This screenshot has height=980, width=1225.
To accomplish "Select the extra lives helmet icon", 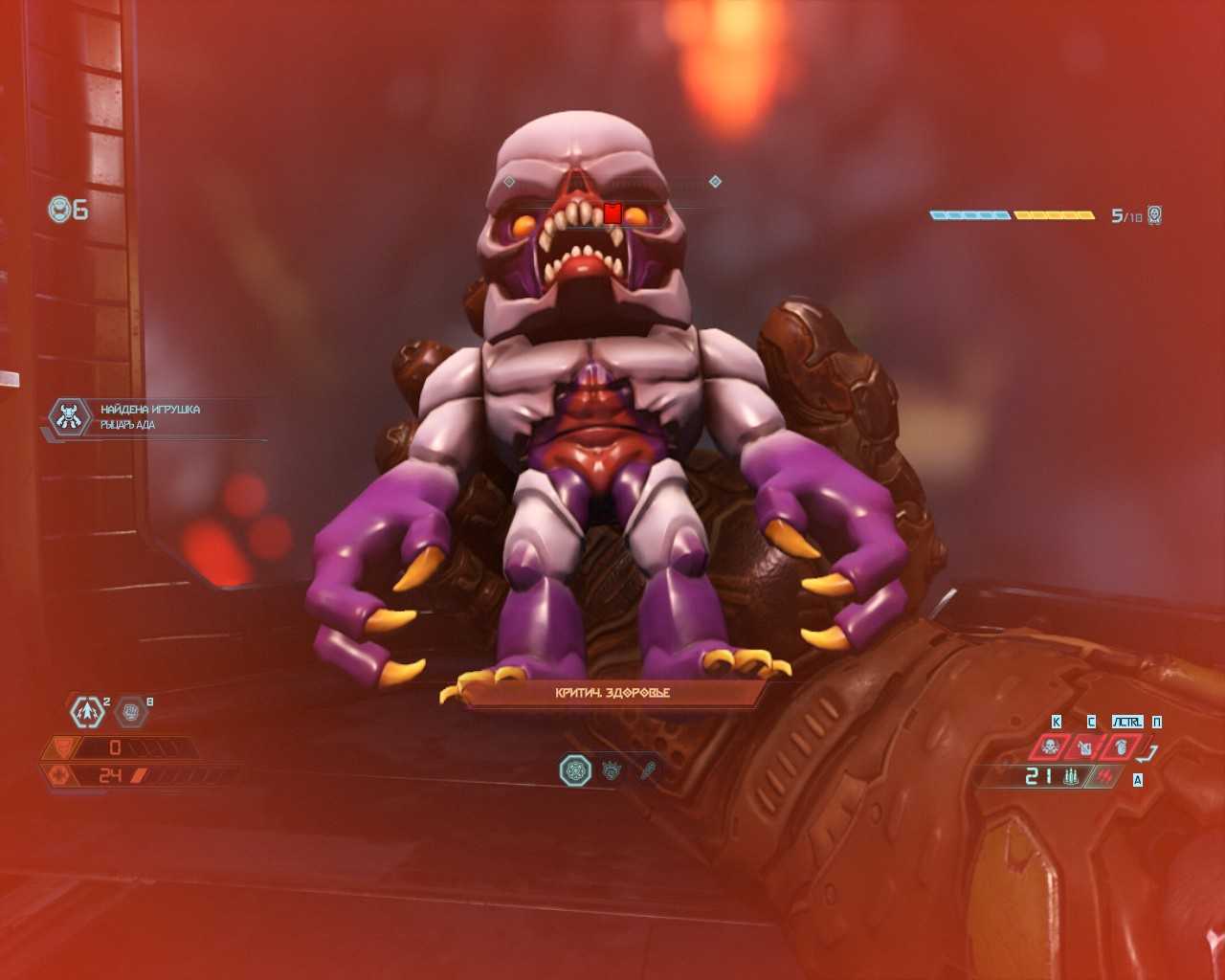I will 61,209.
